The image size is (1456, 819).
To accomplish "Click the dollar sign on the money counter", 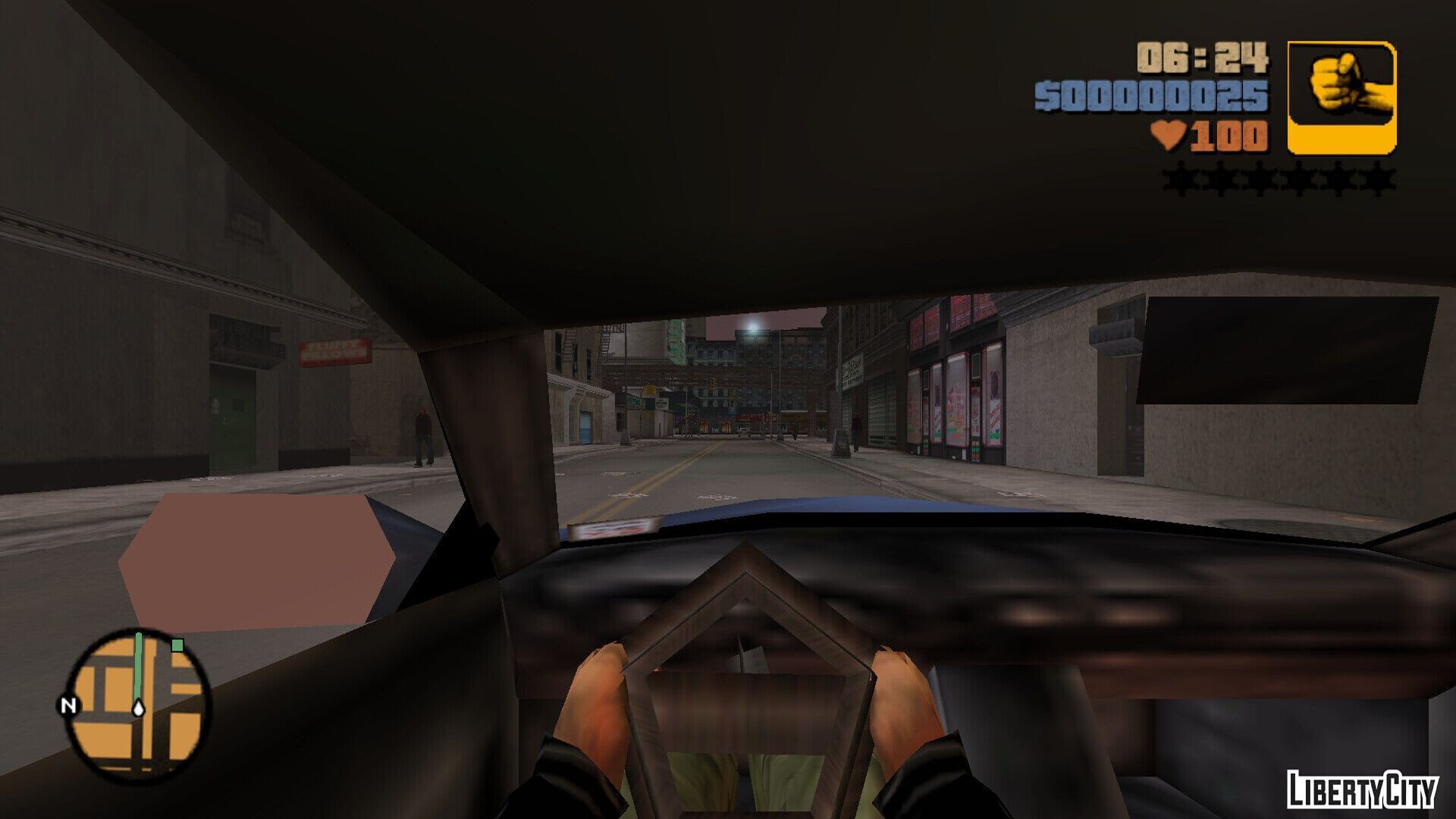I will (1046, 96).
